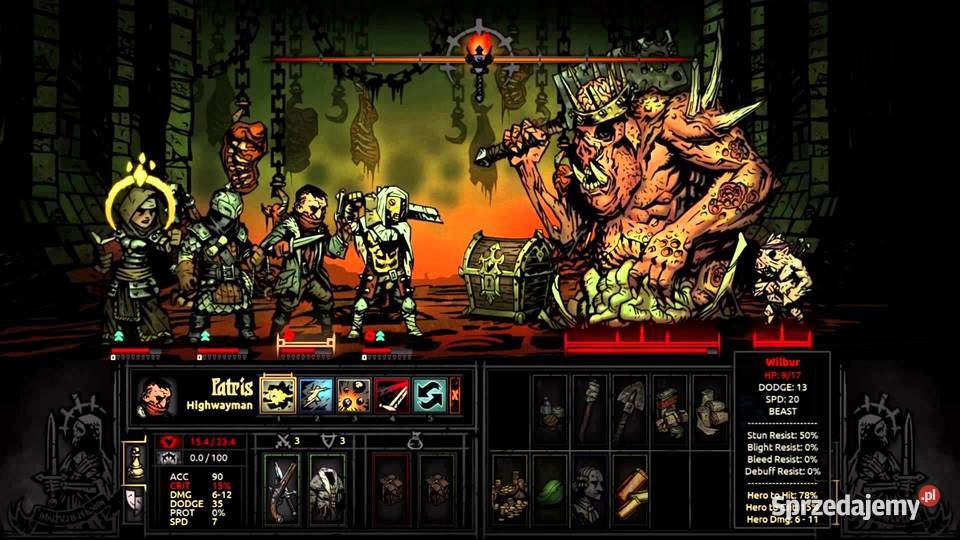Select the rolled scrolls inventory item
The image size is (960, 540).
(630, 489)
